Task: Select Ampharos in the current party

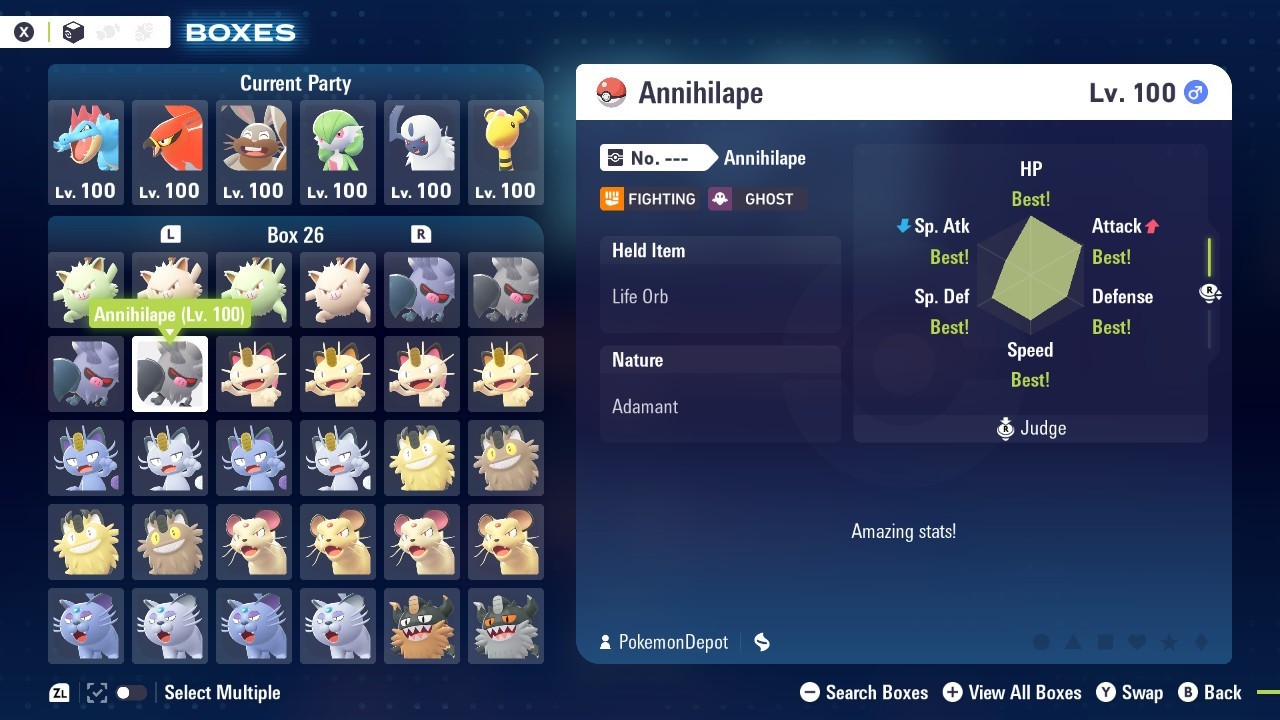Action: [506, 152]
